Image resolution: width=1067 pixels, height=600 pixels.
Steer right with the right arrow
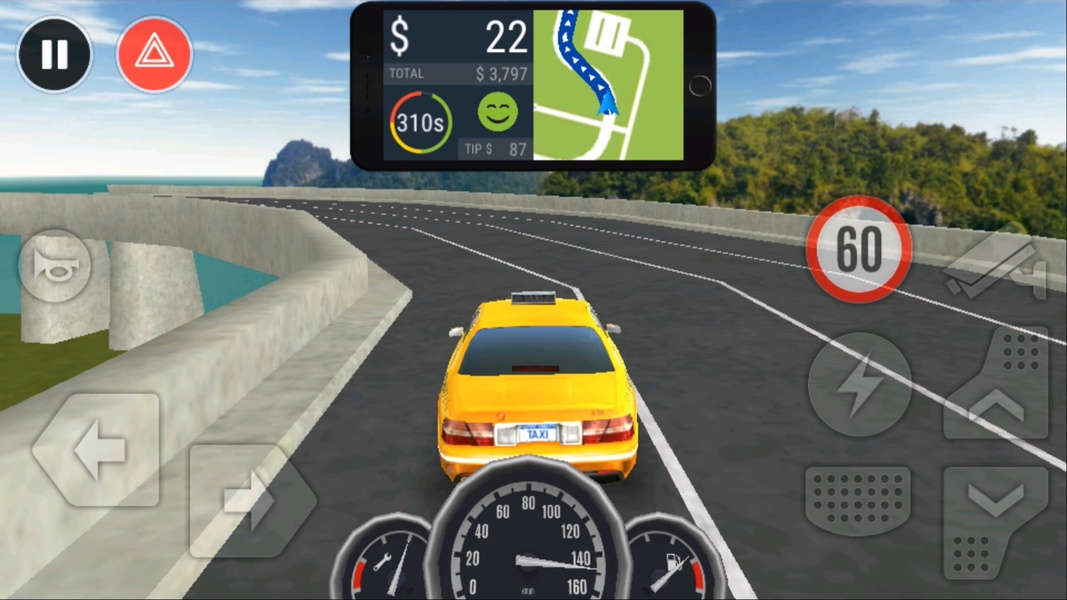click(x=250, y=499)
